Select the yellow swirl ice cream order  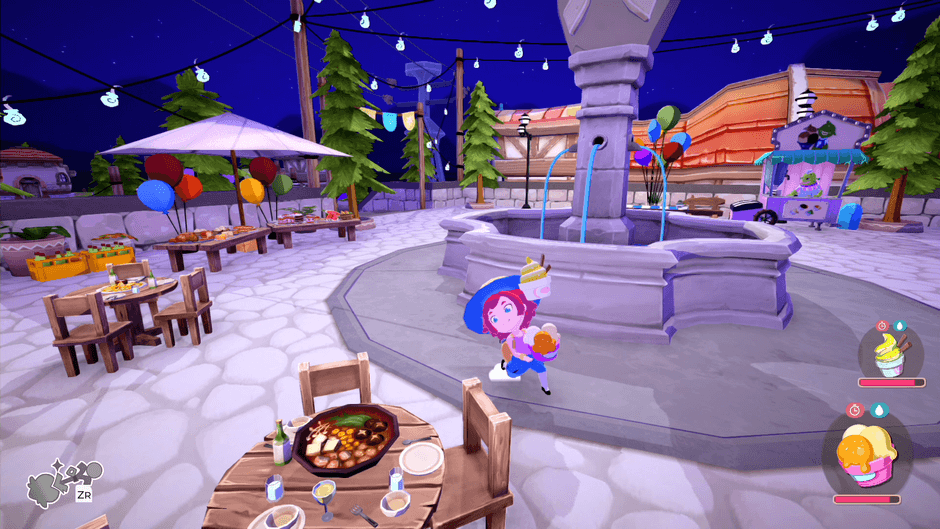tap(887, 354)
